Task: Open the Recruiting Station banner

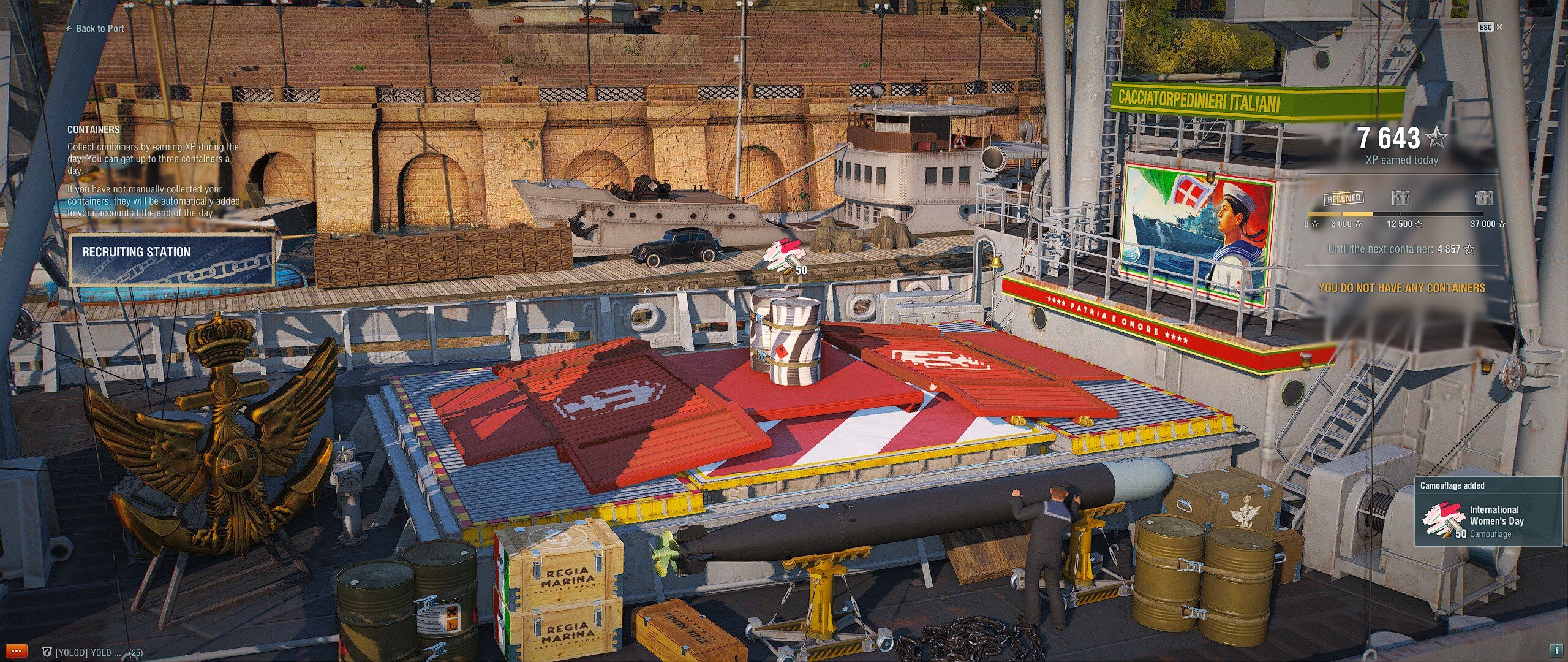Action: click(x=171, y=260)
